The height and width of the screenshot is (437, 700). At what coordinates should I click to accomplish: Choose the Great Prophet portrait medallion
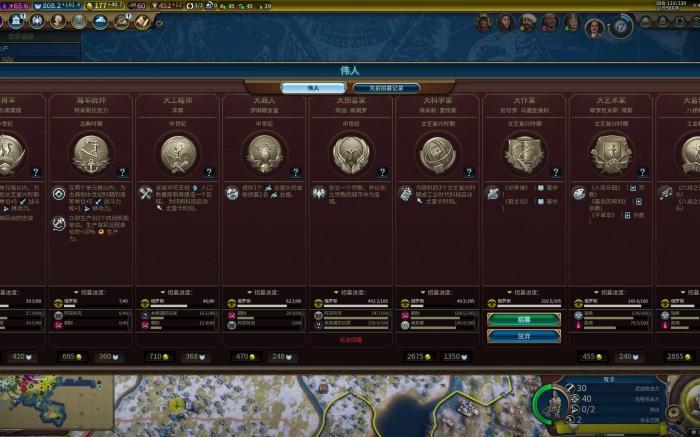pos(351,154)
